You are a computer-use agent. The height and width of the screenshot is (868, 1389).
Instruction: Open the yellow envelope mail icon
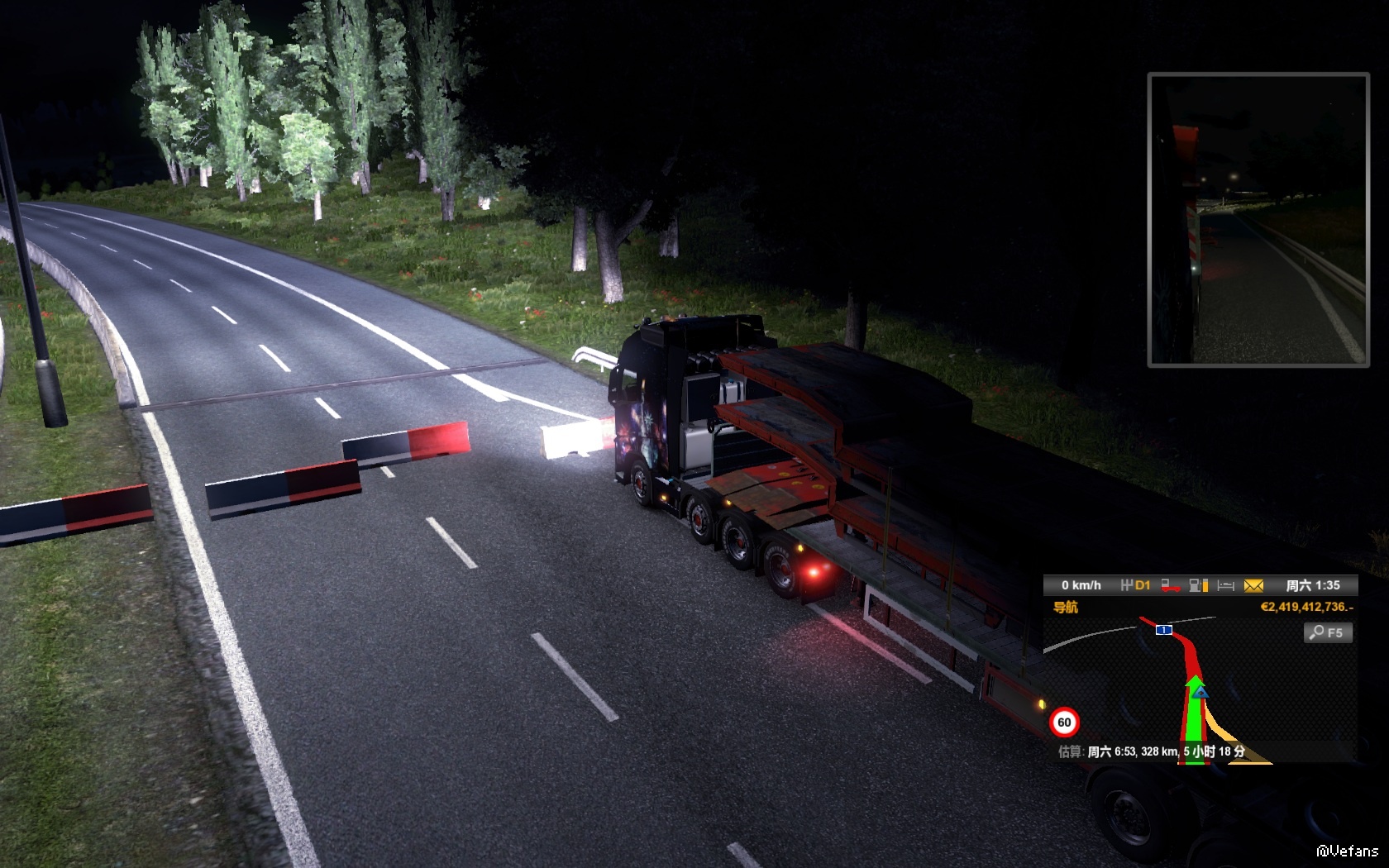pyautogui.click(x=1253, y=585)
